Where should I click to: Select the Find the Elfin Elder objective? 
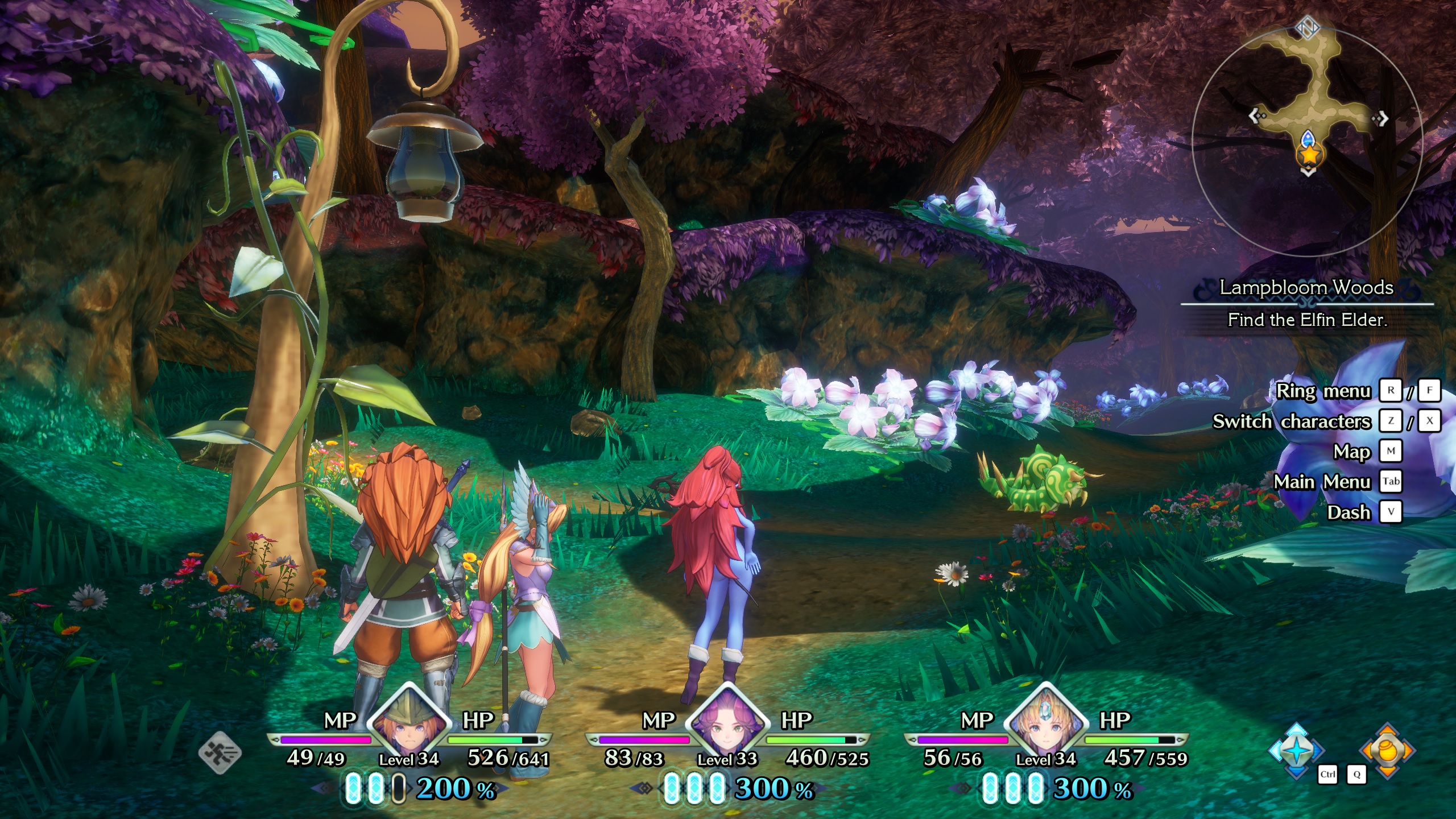[1307, 320]
